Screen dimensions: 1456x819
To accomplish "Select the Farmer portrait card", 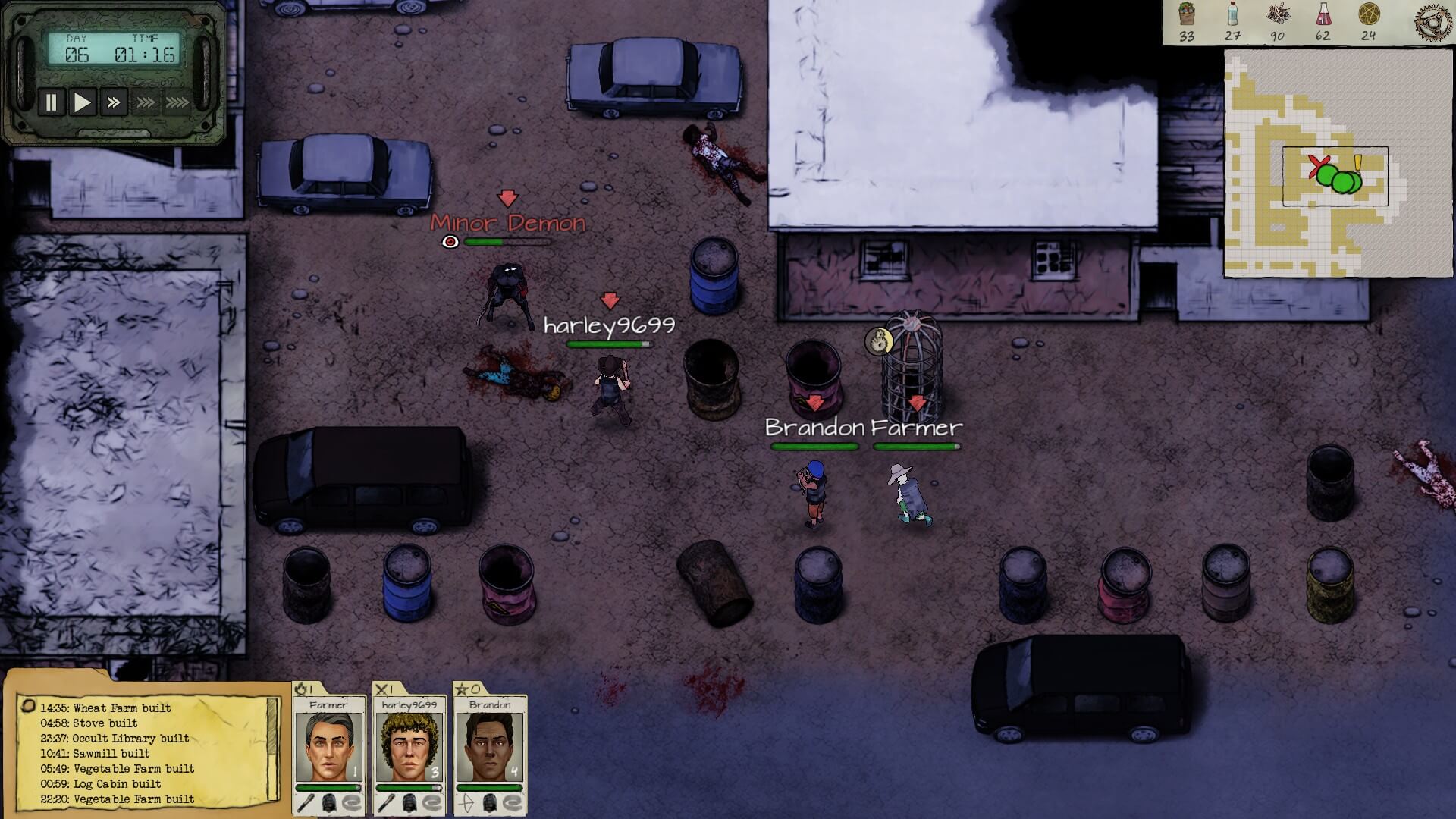I will 328,747.
